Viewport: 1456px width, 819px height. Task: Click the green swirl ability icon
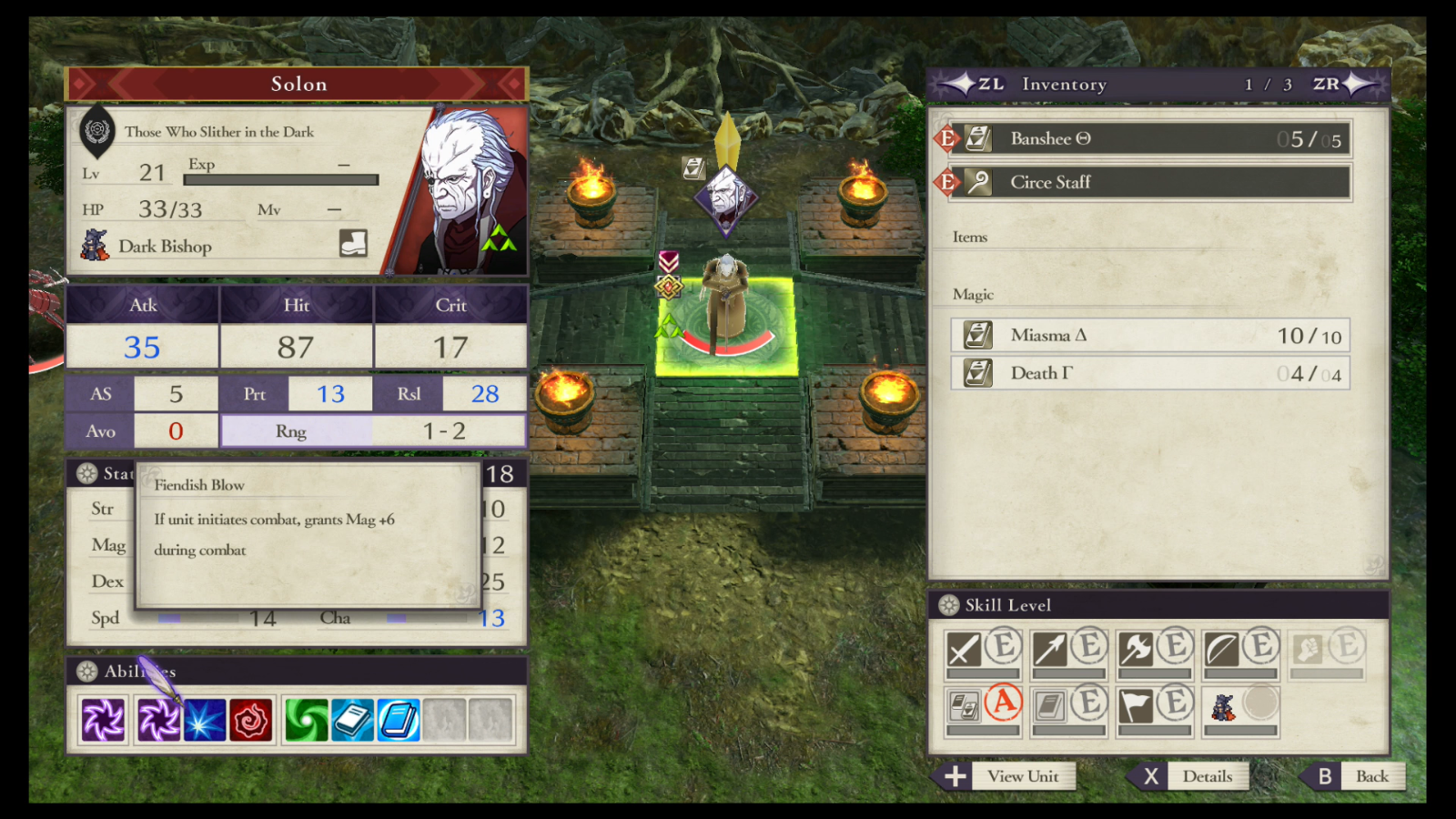click(307, 719)
